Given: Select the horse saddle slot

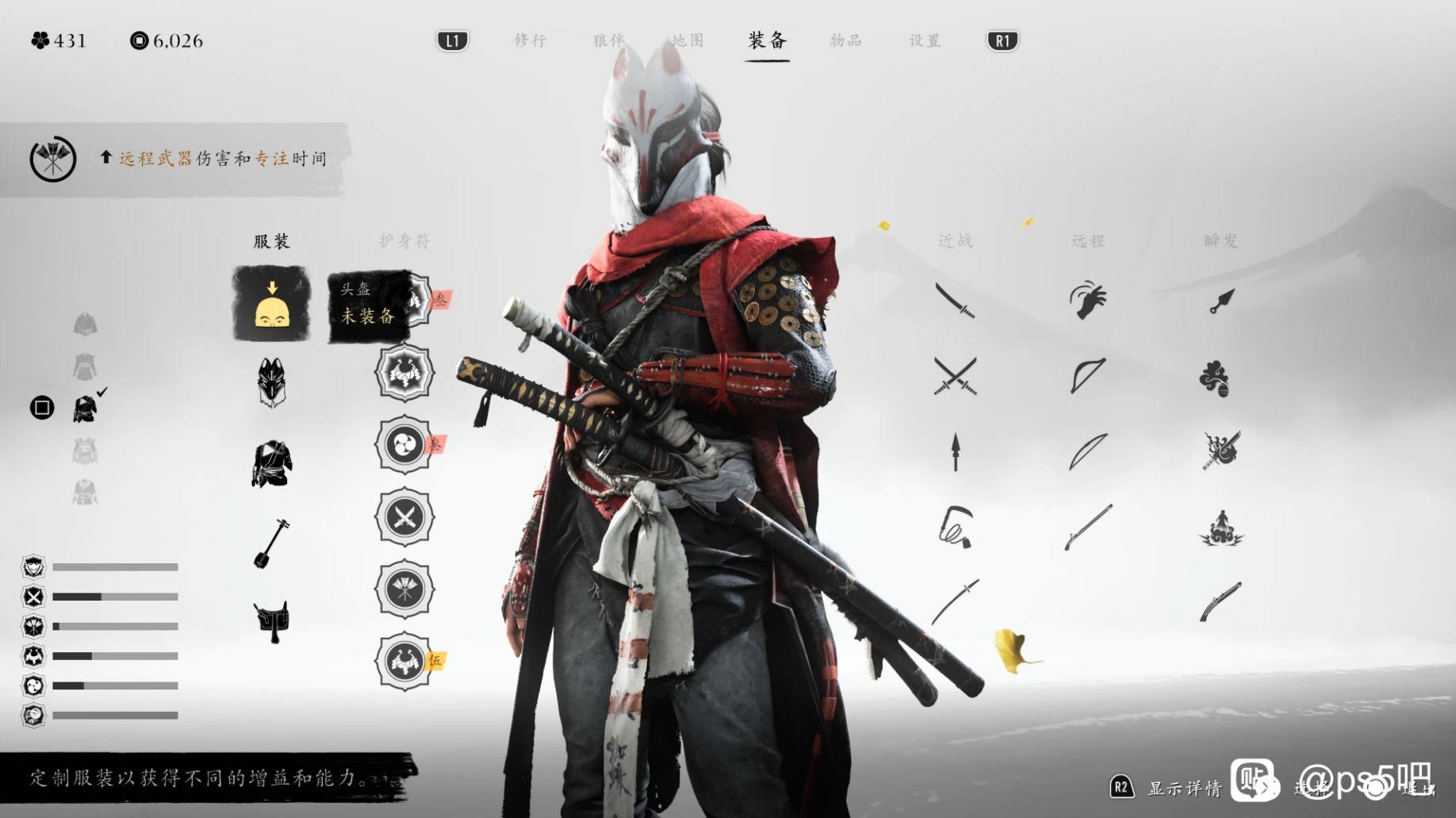Looking at the screenshot, I should tap(271, 620).
